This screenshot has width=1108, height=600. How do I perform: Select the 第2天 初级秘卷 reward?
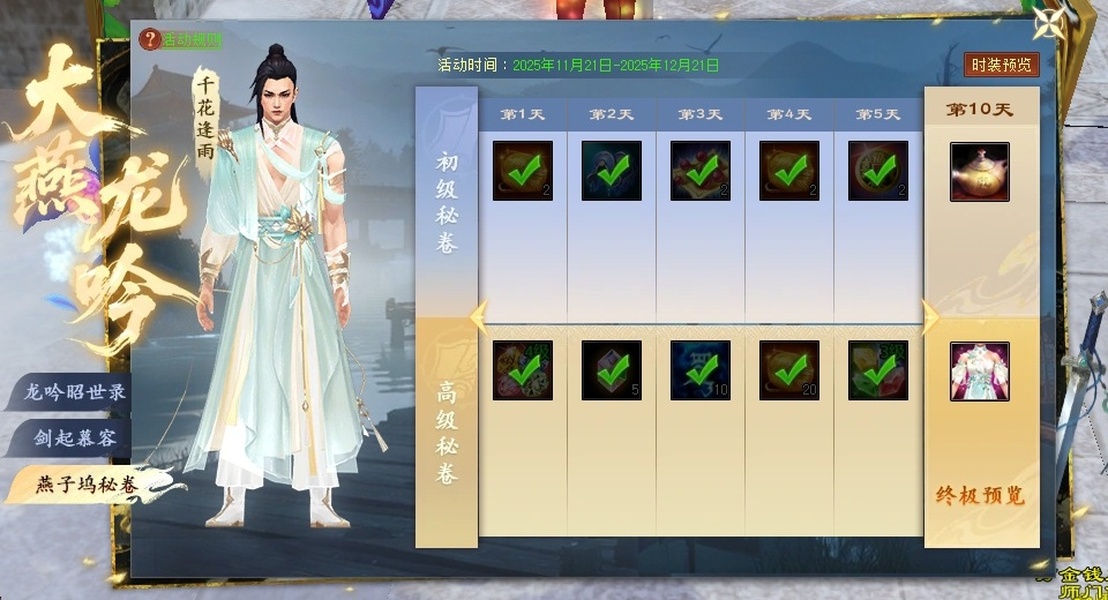click(612, 171)
